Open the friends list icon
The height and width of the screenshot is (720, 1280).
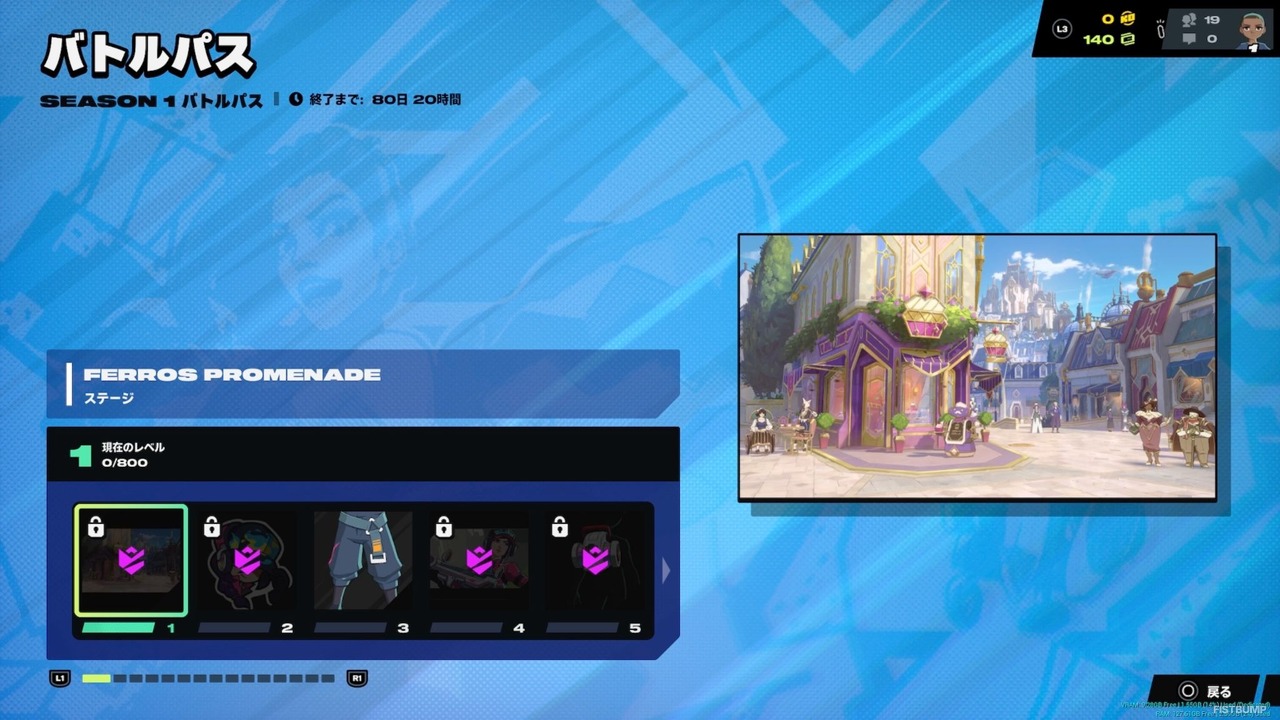point(1190,19)
